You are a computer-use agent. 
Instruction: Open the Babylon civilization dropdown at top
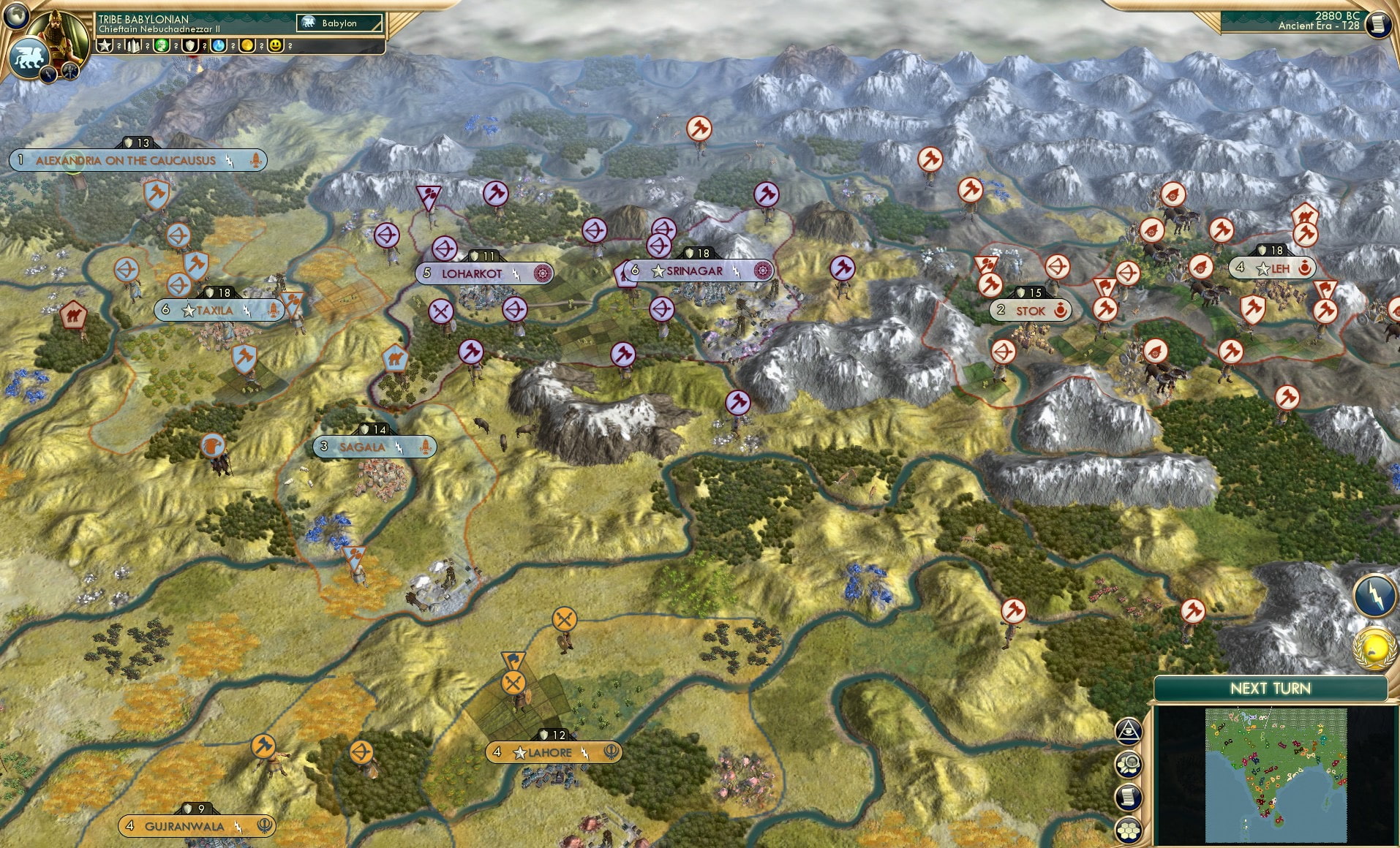[340, 23]
